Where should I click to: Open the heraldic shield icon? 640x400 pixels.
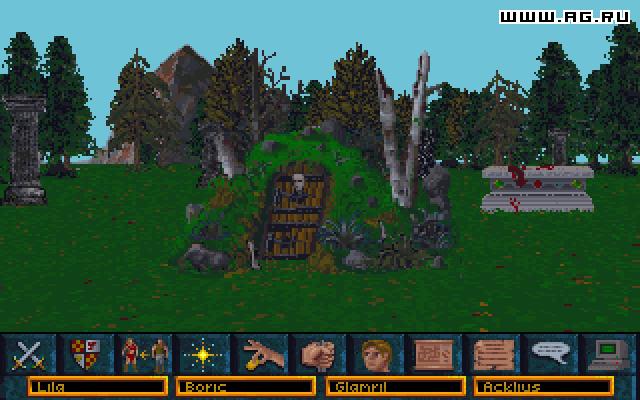(87, 354)
